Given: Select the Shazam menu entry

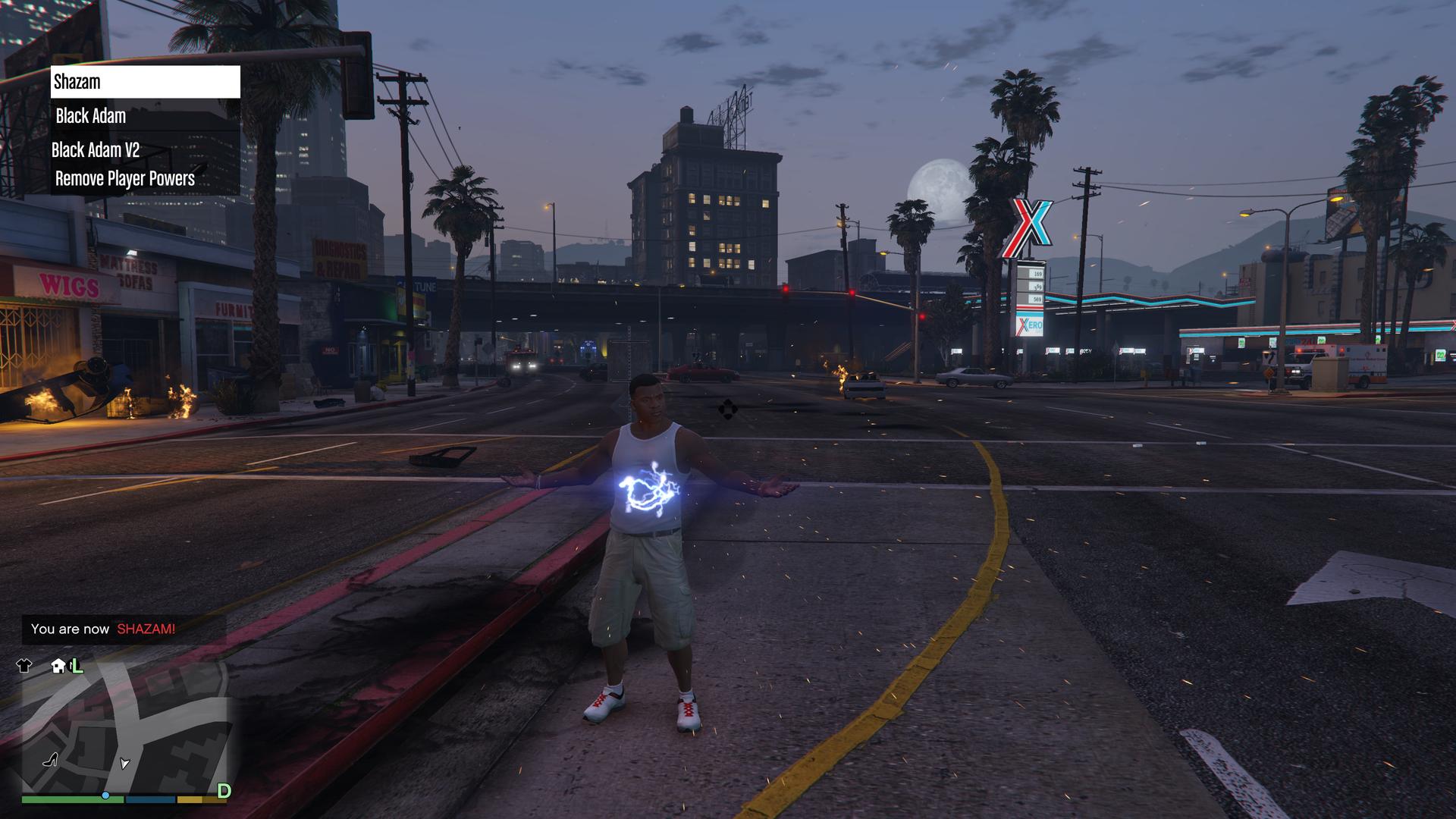Looking at the screenshot, I should point(145,82).
